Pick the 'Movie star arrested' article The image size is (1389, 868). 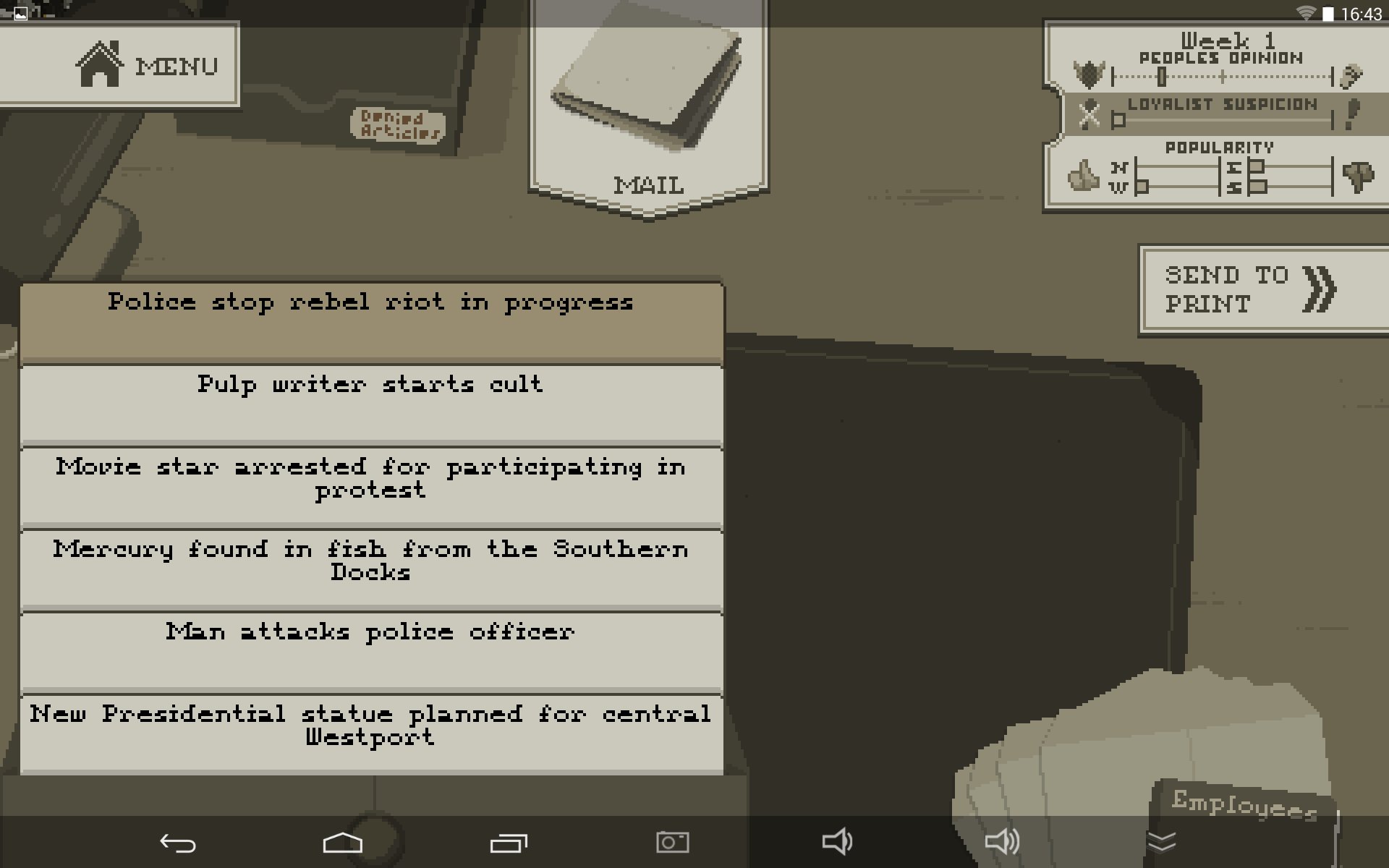(x=371, y=485)
